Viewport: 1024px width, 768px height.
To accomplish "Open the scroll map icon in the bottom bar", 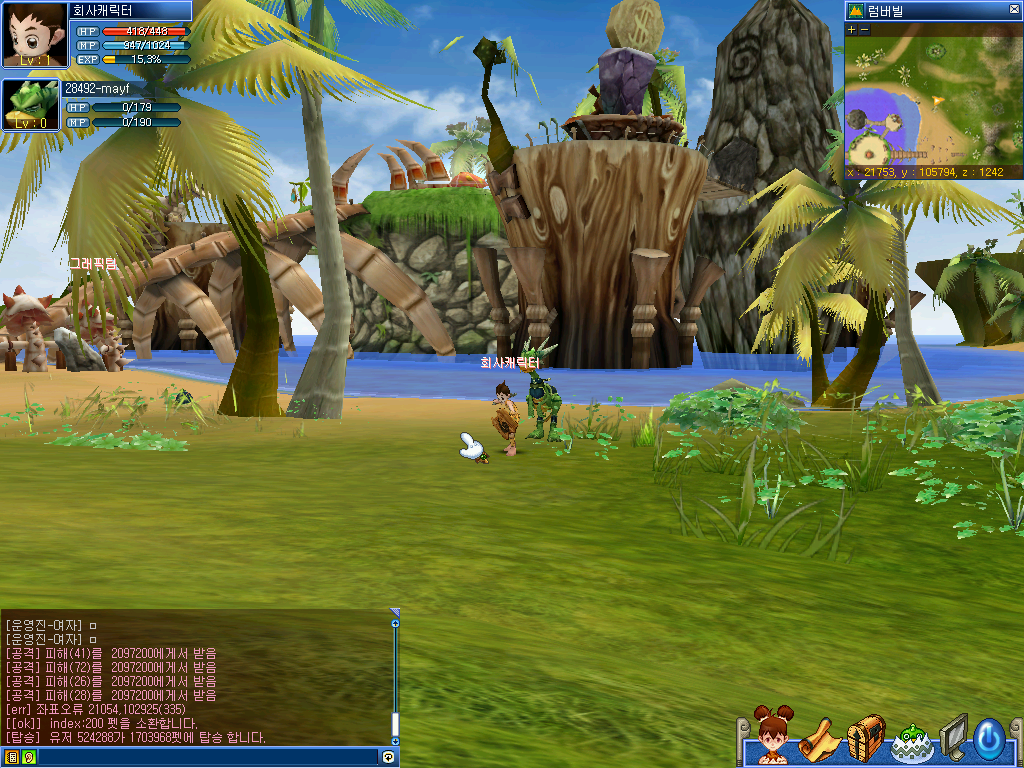I will pos(818,740).
